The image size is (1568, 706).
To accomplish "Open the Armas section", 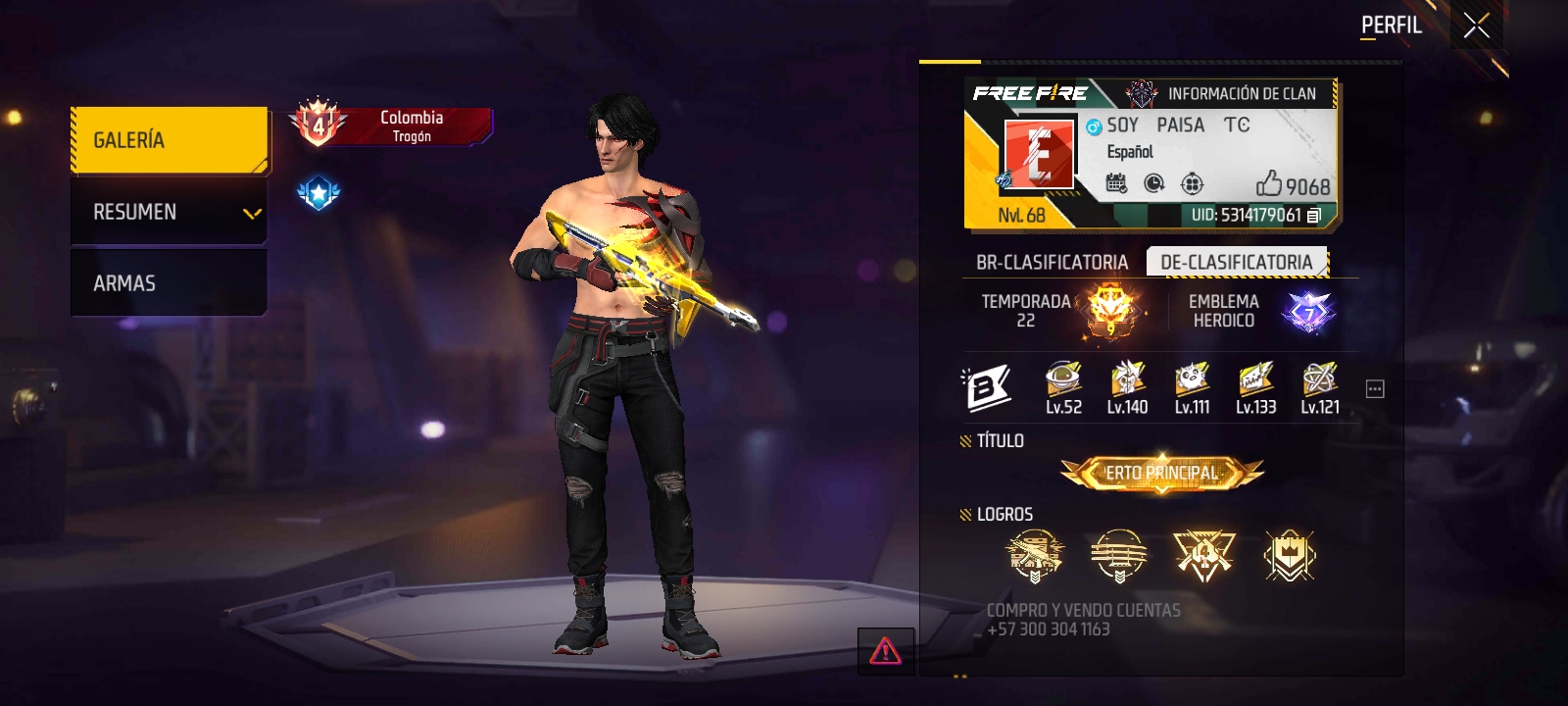I will [x=169, y=283].
